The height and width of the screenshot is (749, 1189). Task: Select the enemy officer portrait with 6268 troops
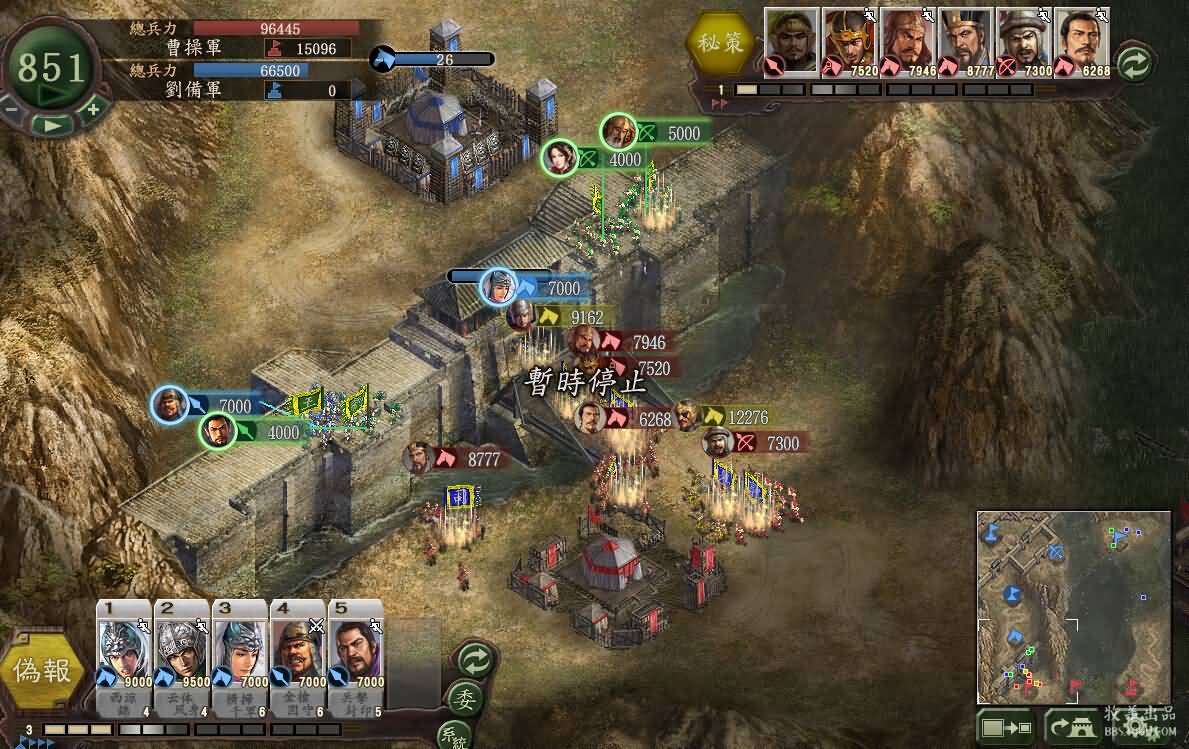coord(1082,40)
